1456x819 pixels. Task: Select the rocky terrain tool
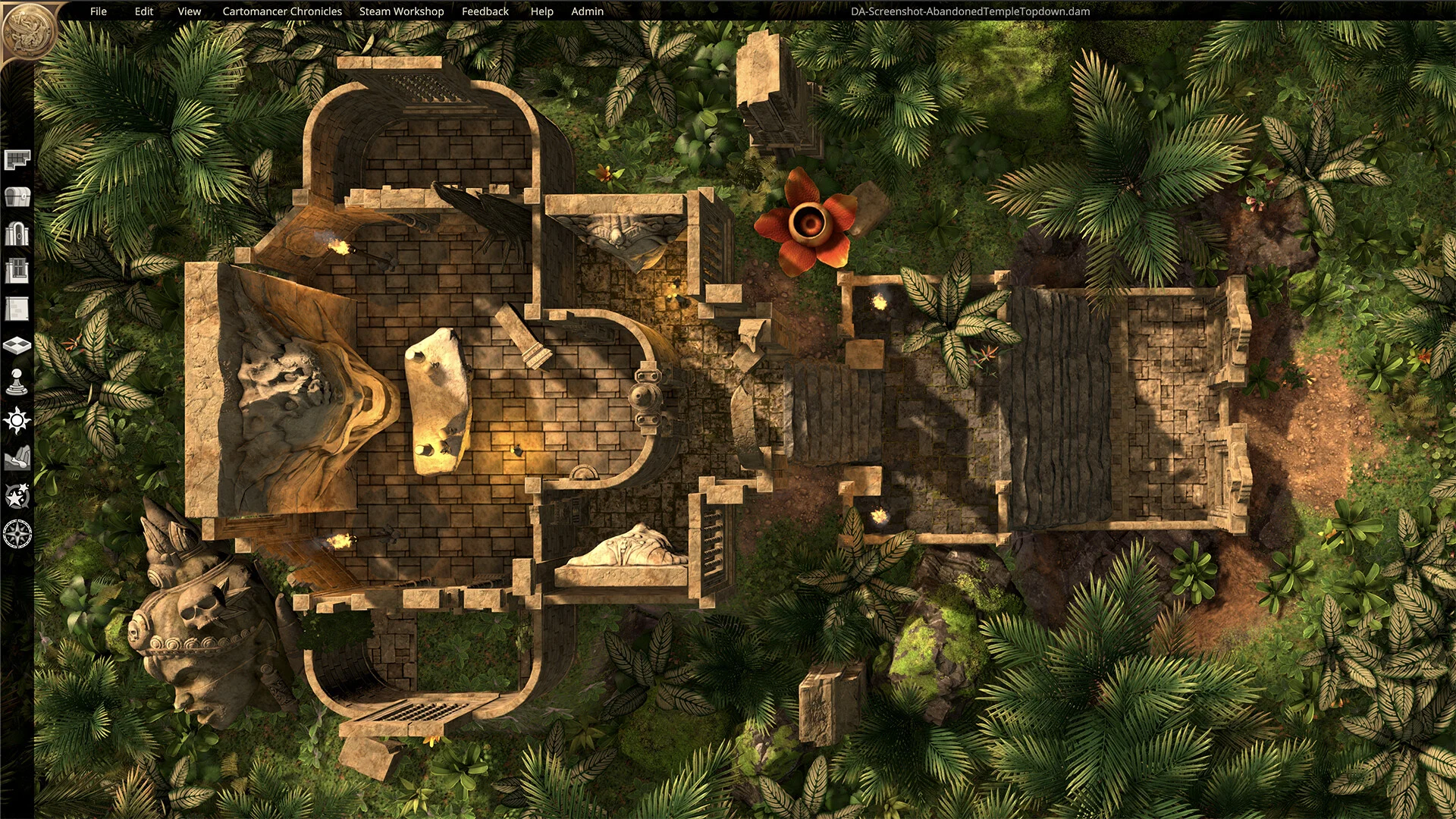(x=17, y=458)
